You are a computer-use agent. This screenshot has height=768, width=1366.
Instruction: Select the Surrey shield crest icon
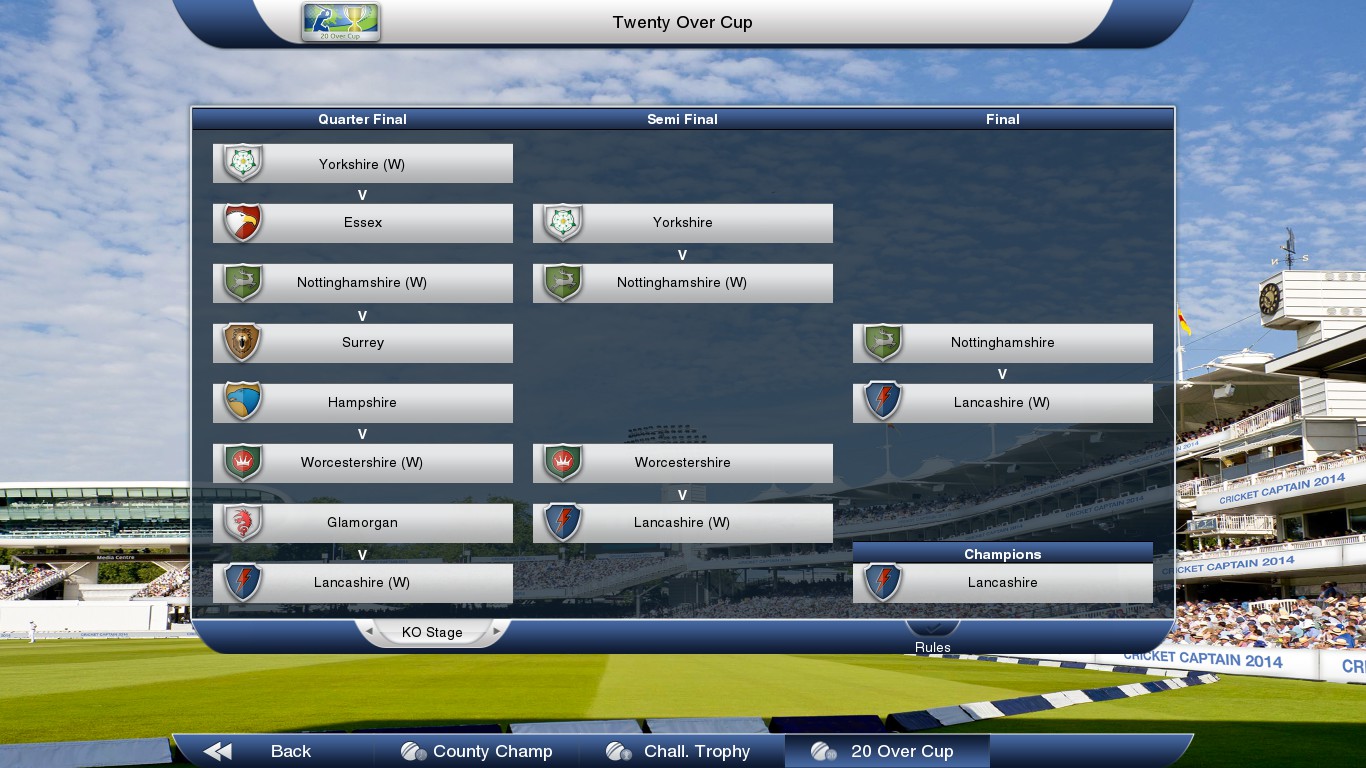pos(243,342)
